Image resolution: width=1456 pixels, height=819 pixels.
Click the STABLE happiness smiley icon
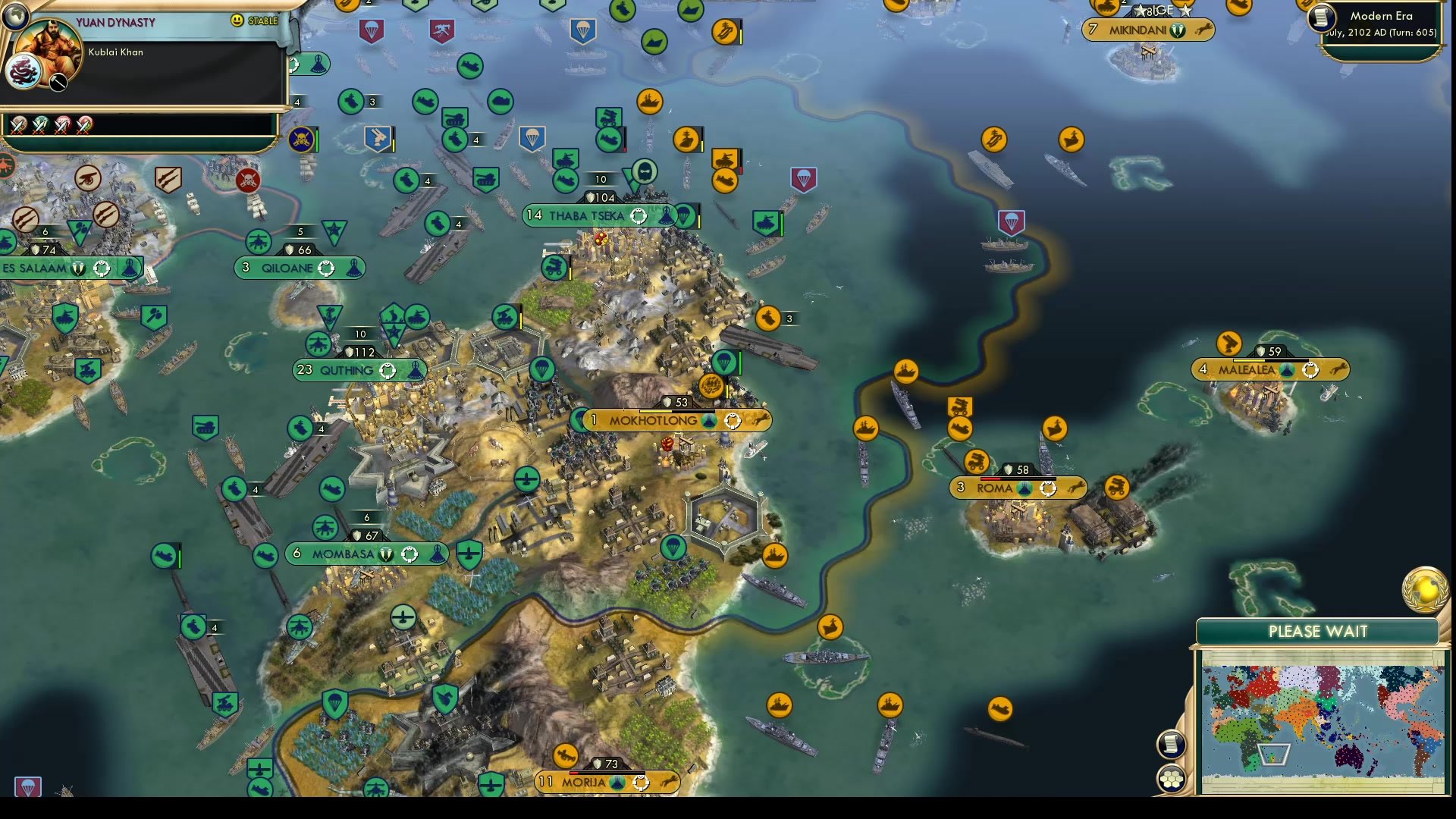[x=237, y=21]
